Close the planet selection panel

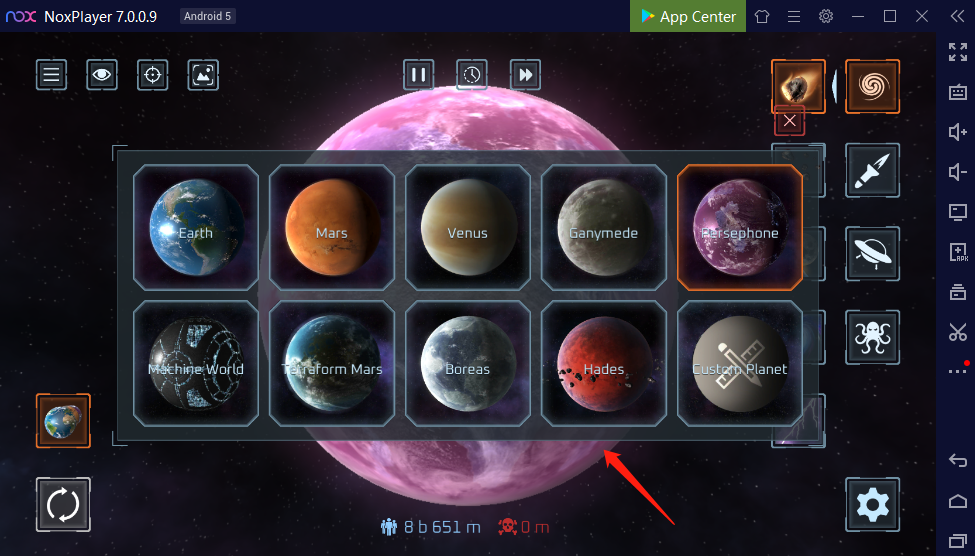coord(790,121)
